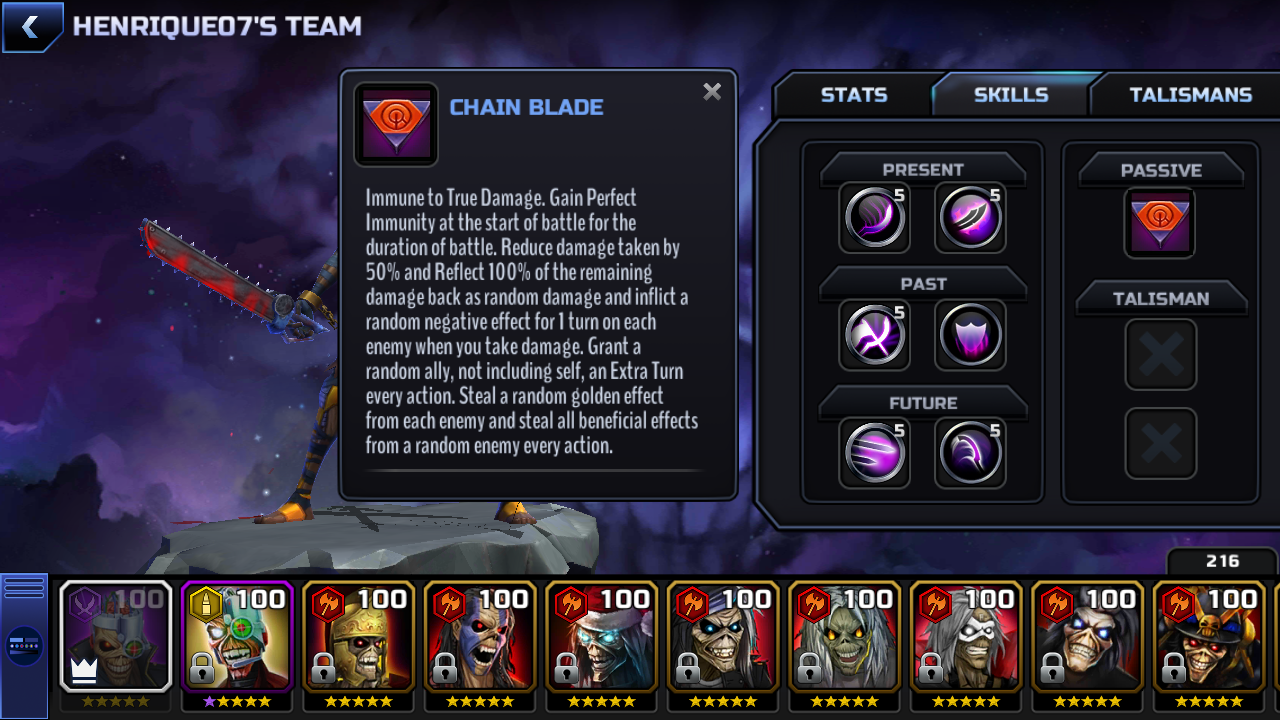Screen dimensions: 1280x720
Task: Select the crowned champion portrait
Action: click(115, 637)
